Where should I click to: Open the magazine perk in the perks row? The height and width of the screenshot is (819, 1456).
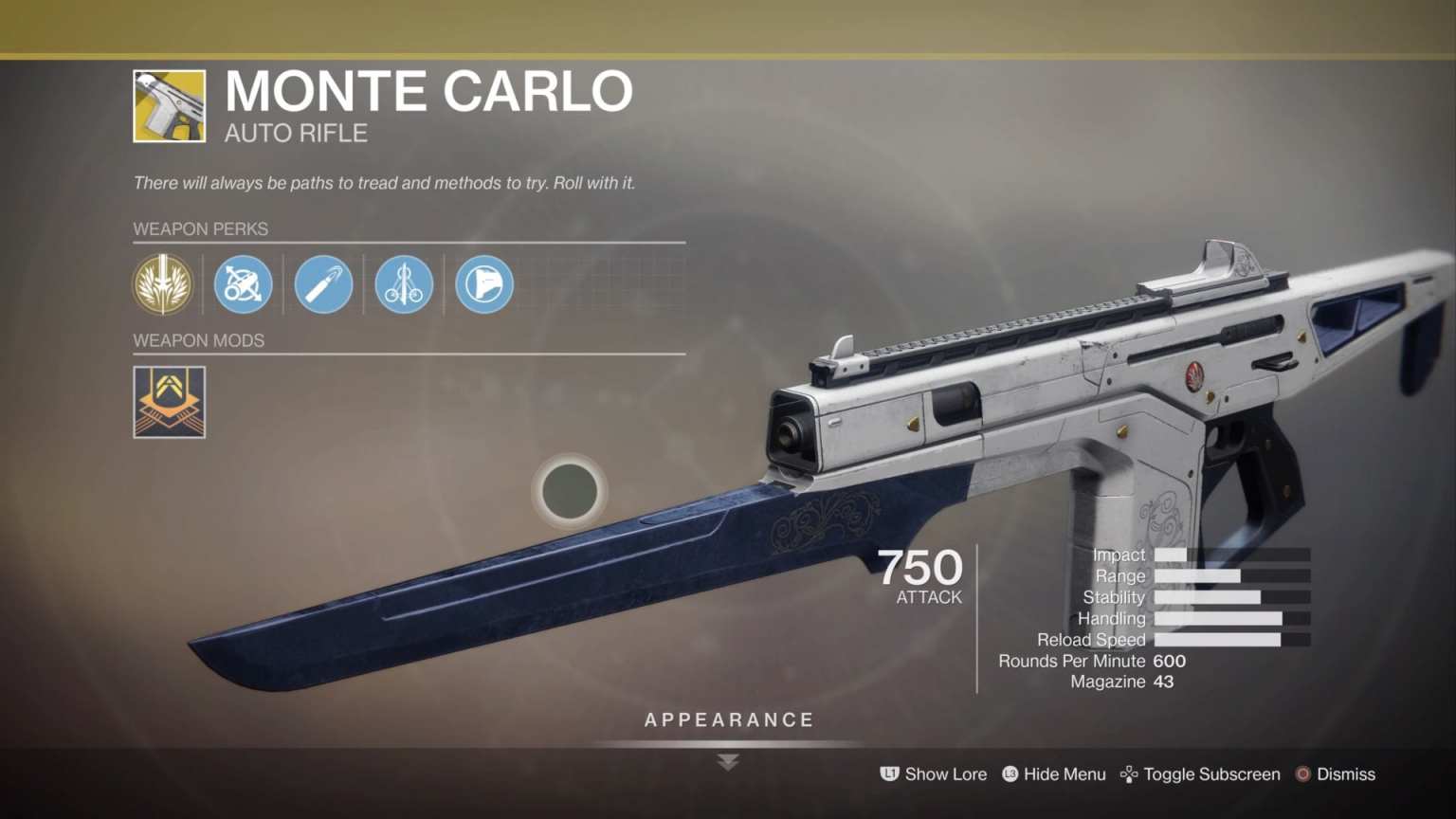coord(323,284)
